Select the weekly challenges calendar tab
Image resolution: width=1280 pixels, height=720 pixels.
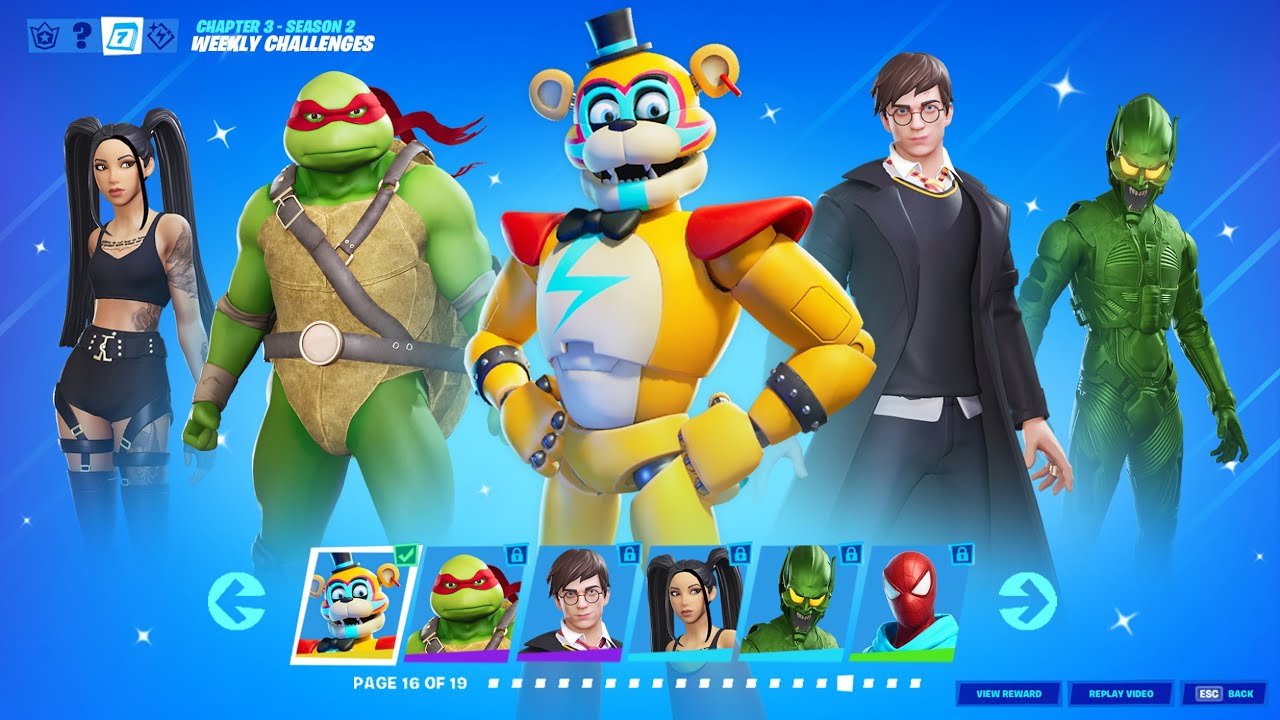click(x=122, y=36)
